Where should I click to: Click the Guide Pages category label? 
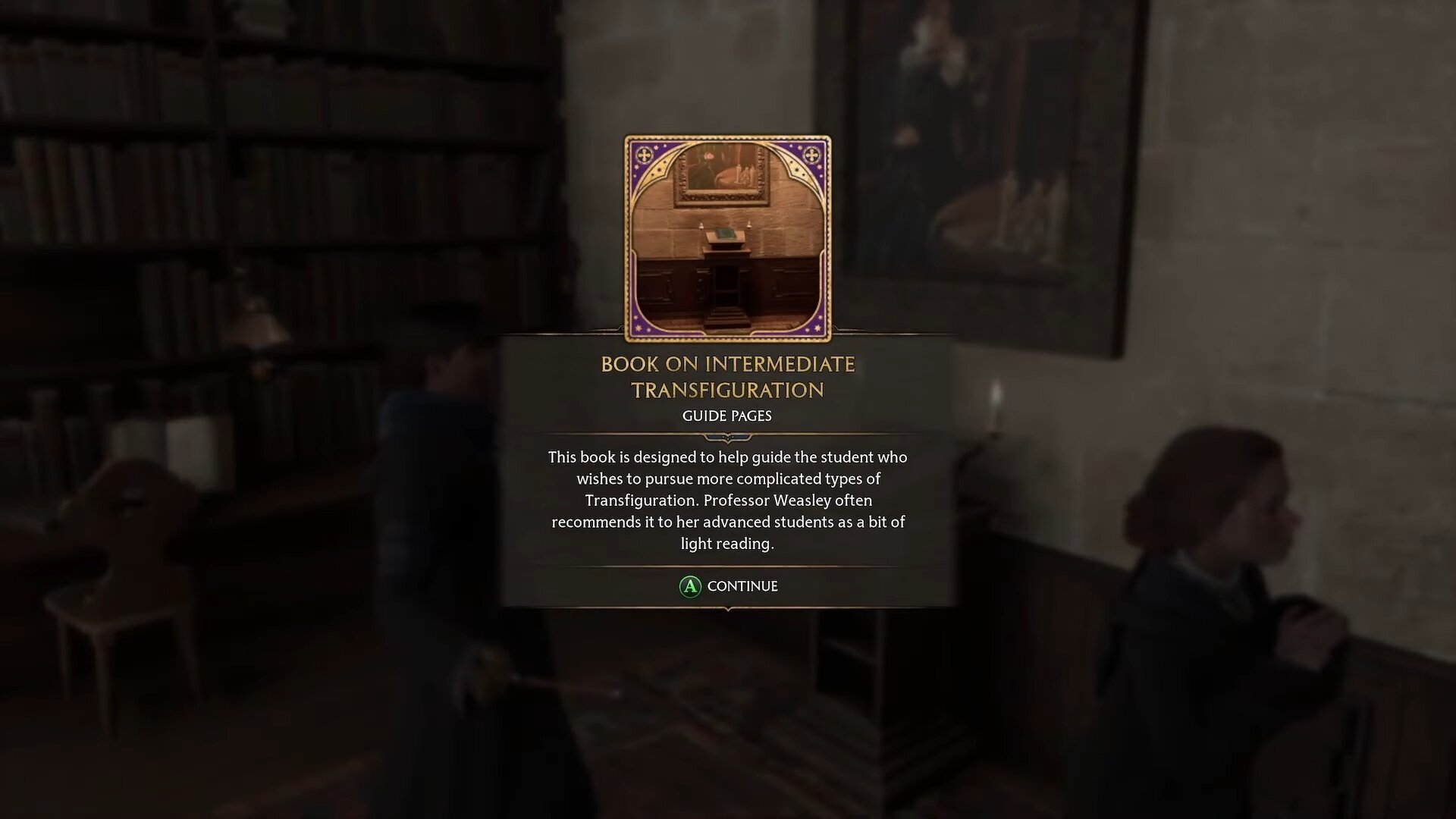tap(727, 416)
